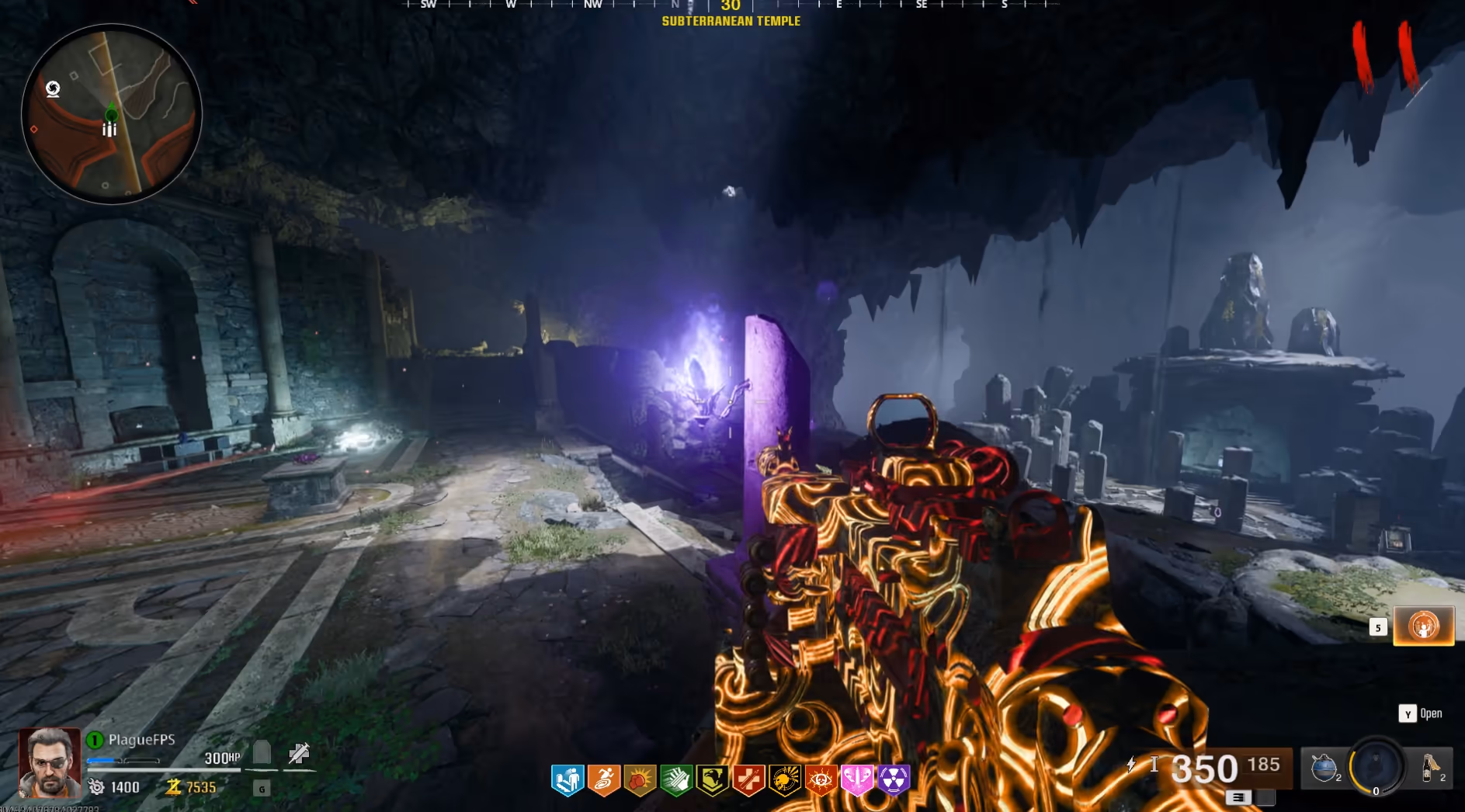This screenshot has width=1465, height=812.
Task: Choose the pink Elemental Pop perk icon
Action: pyautogui.click(x=857, y=779)
